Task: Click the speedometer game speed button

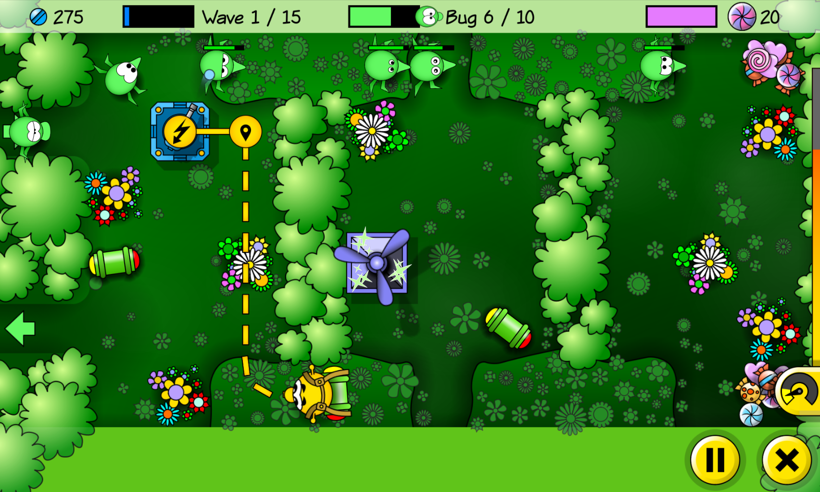Action: click(x=800, y=390)
